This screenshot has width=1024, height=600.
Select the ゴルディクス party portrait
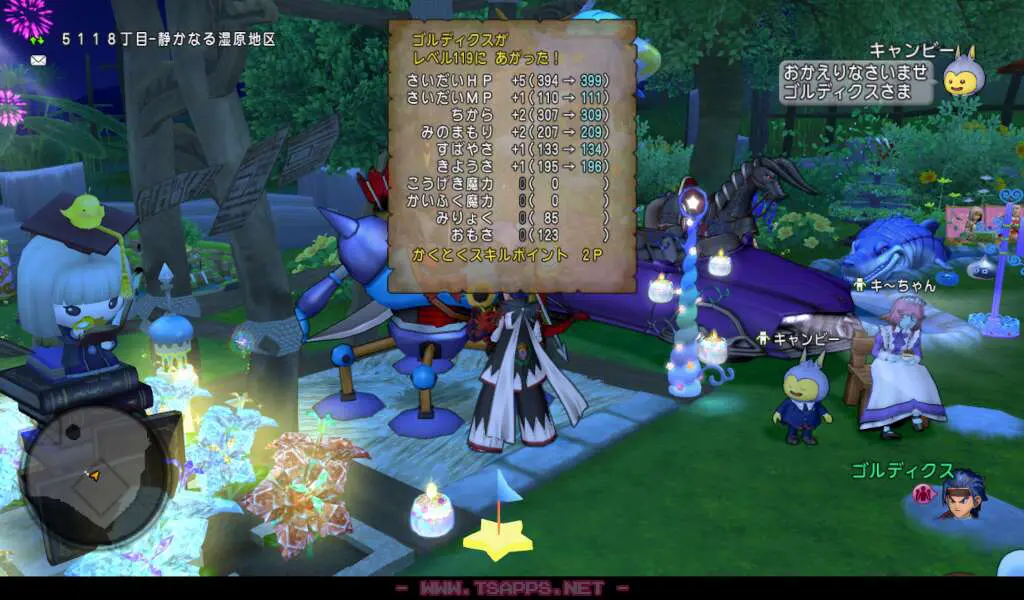tap(962, 493)
